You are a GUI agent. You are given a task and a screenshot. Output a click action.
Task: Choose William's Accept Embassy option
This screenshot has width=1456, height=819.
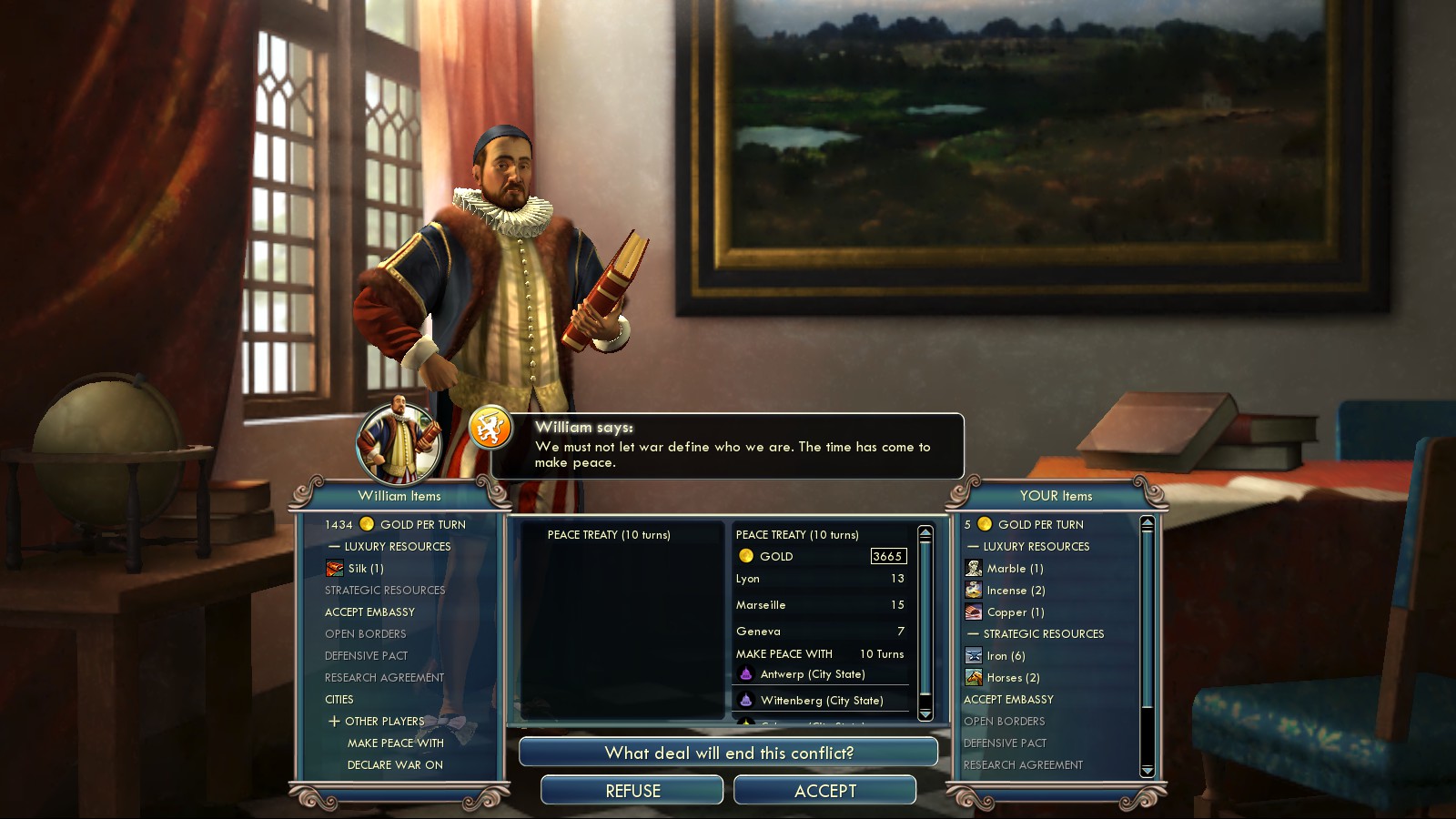tap(369, 612)
